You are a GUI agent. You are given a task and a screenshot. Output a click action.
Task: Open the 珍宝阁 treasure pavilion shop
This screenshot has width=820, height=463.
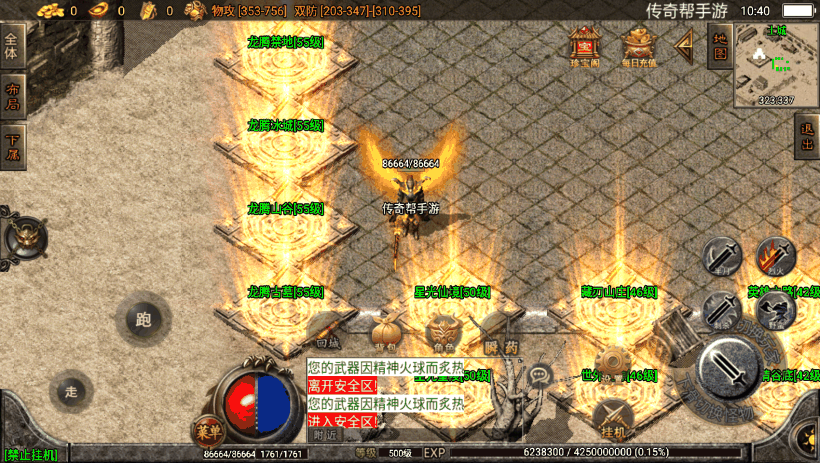[582, 47]
